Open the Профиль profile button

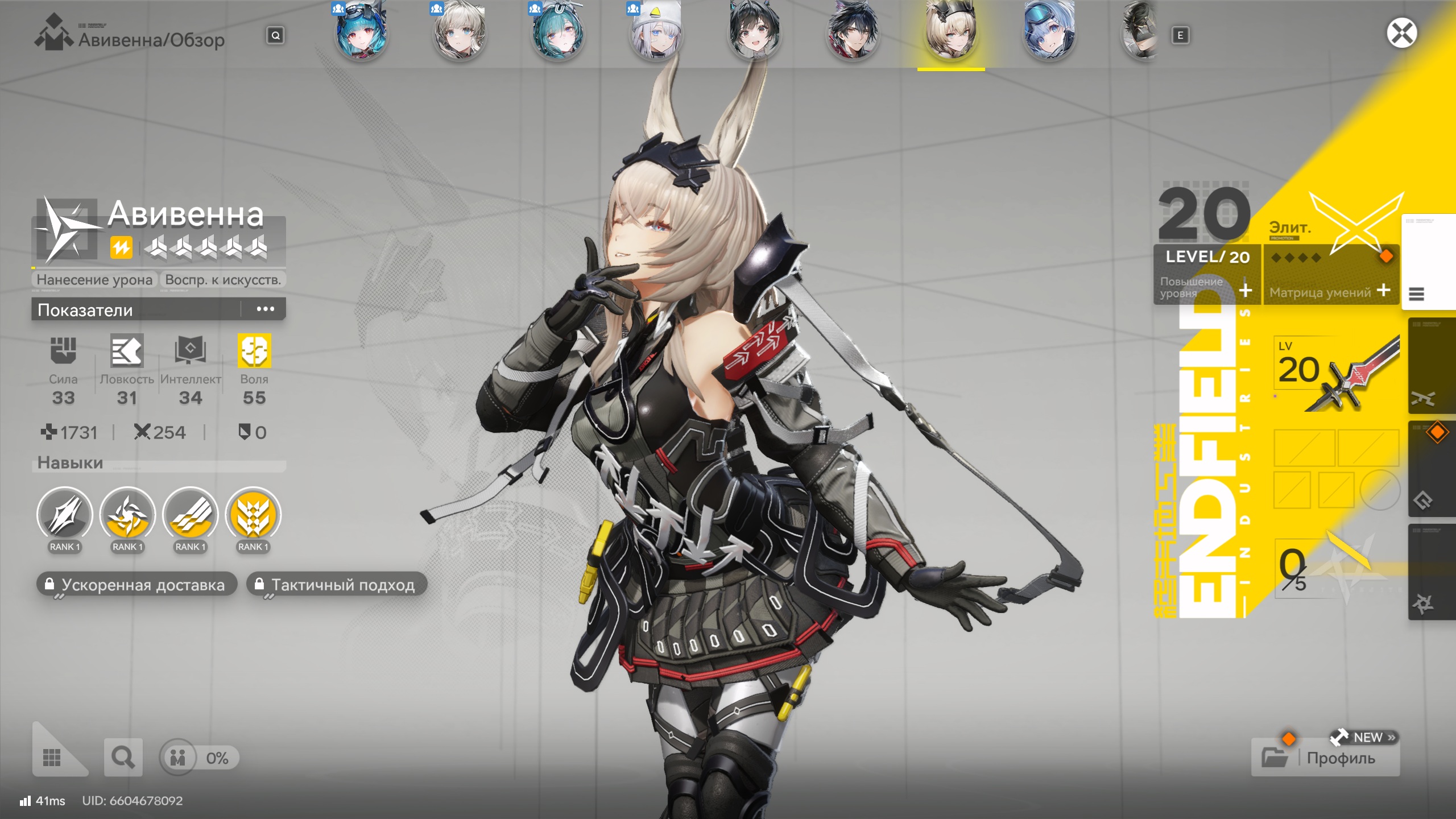pyautogui.click(x=1325, y=757)
